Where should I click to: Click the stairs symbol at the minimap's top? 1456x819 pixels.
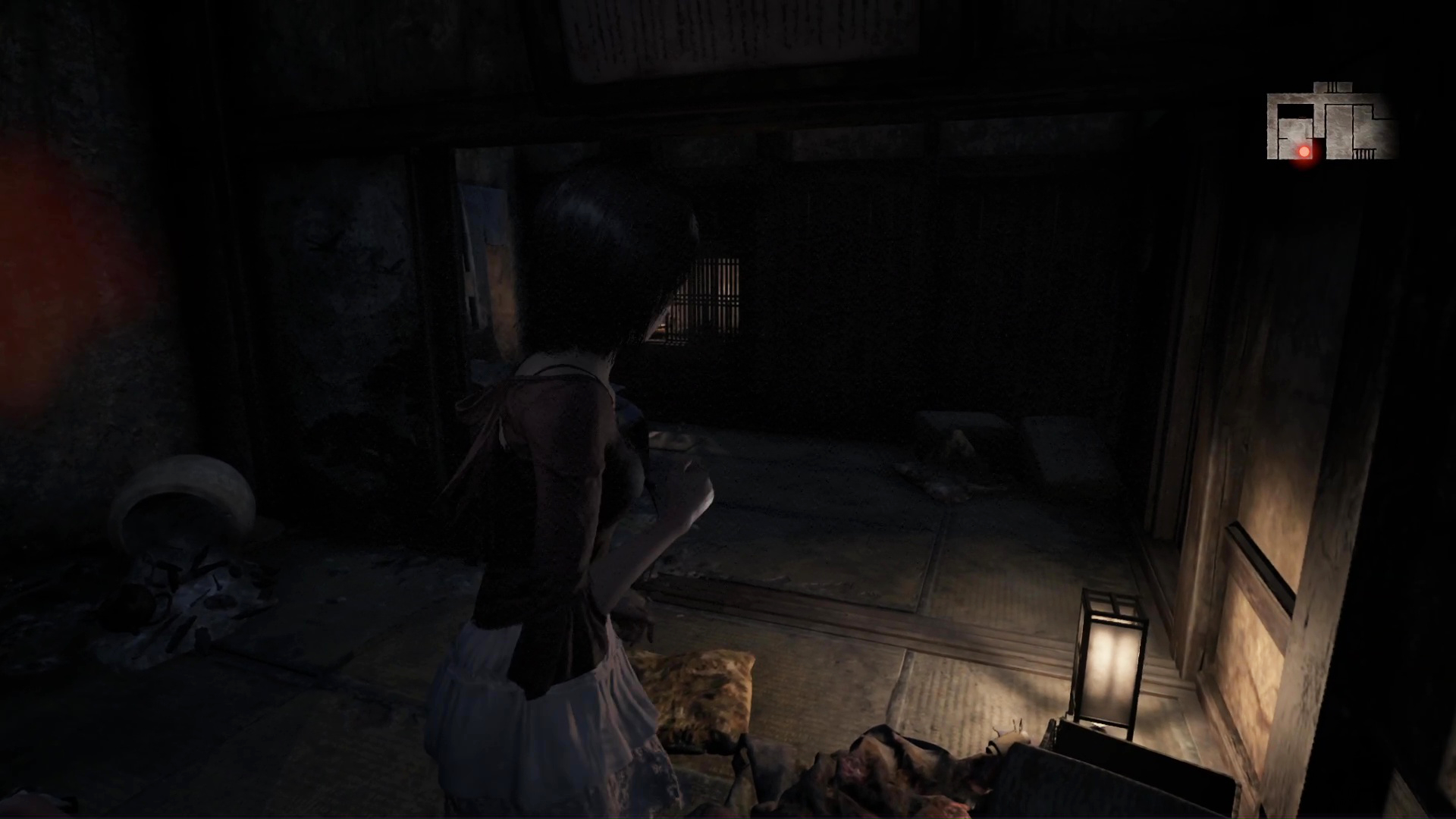[x=1332, y=86]
